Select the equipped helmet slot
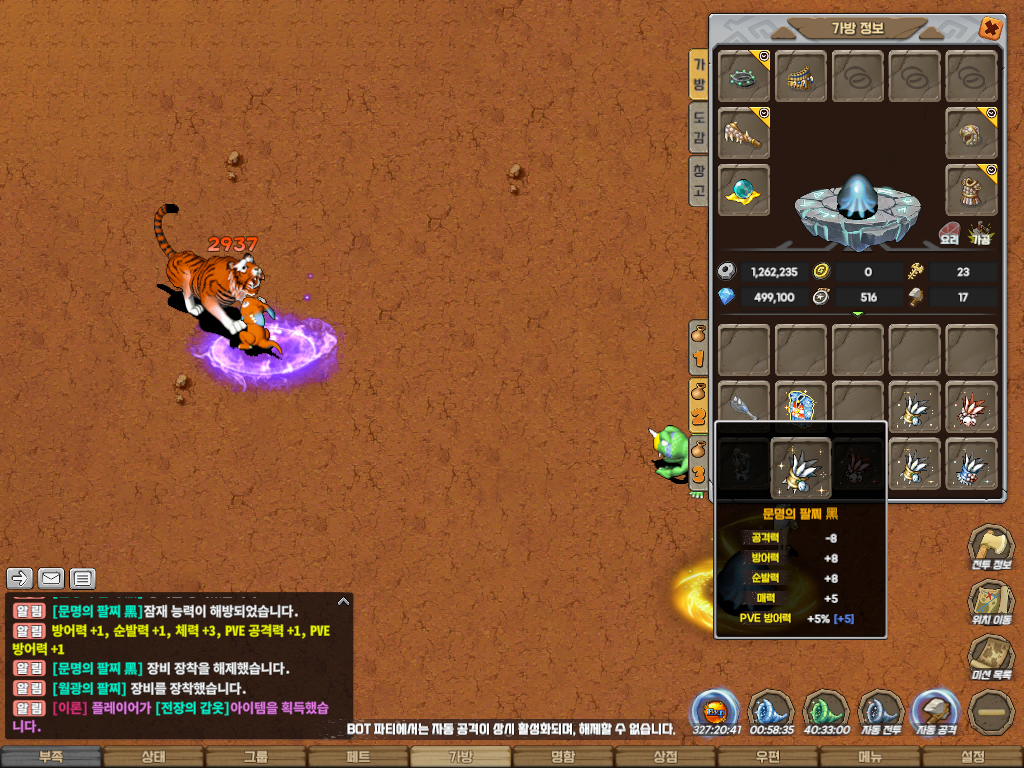The image size is (1024, 768). 972,134
